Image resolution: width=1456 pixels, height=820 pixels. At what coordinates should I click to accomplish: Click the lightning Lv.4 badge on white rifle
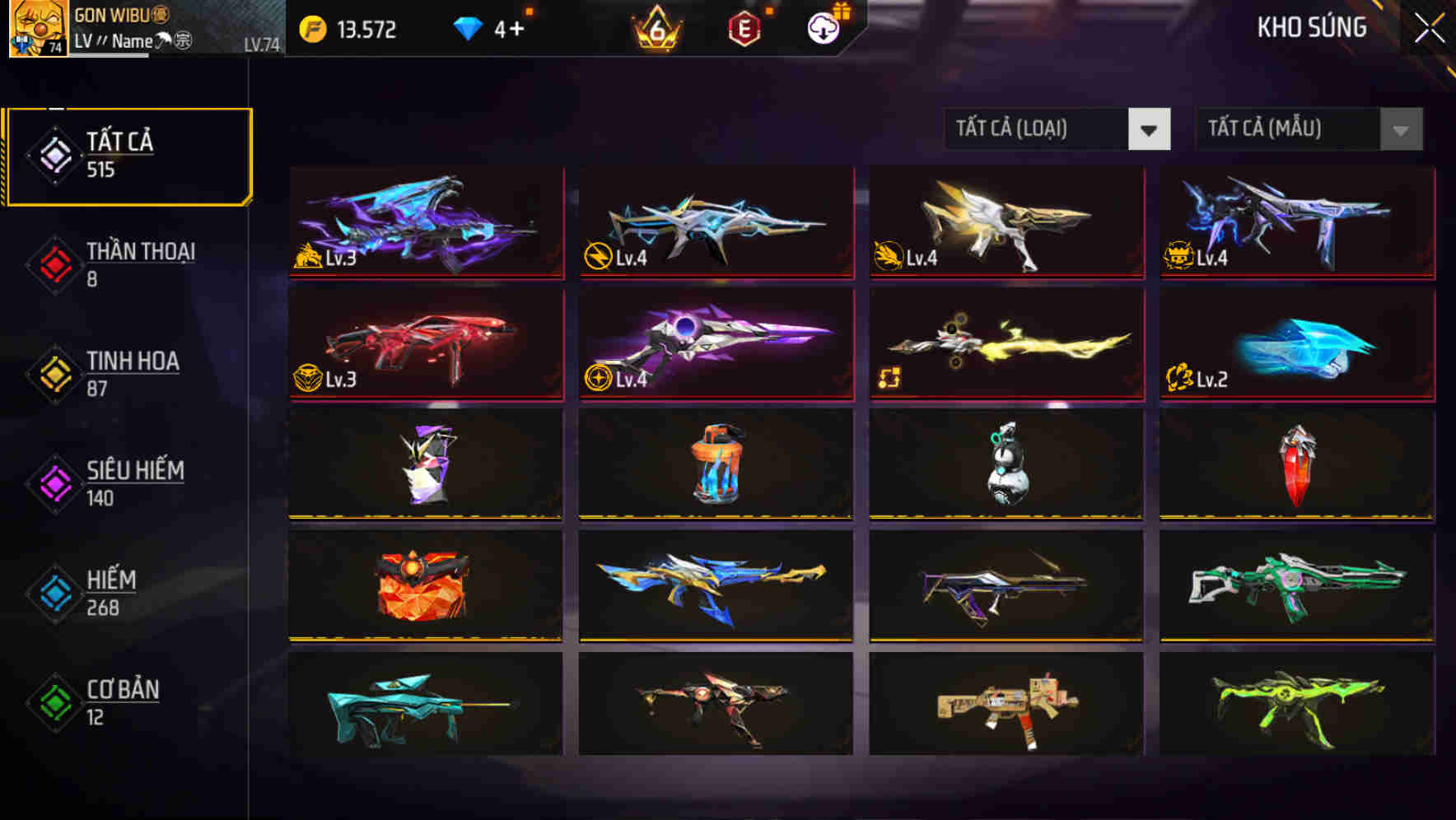(x=599, y=258)
